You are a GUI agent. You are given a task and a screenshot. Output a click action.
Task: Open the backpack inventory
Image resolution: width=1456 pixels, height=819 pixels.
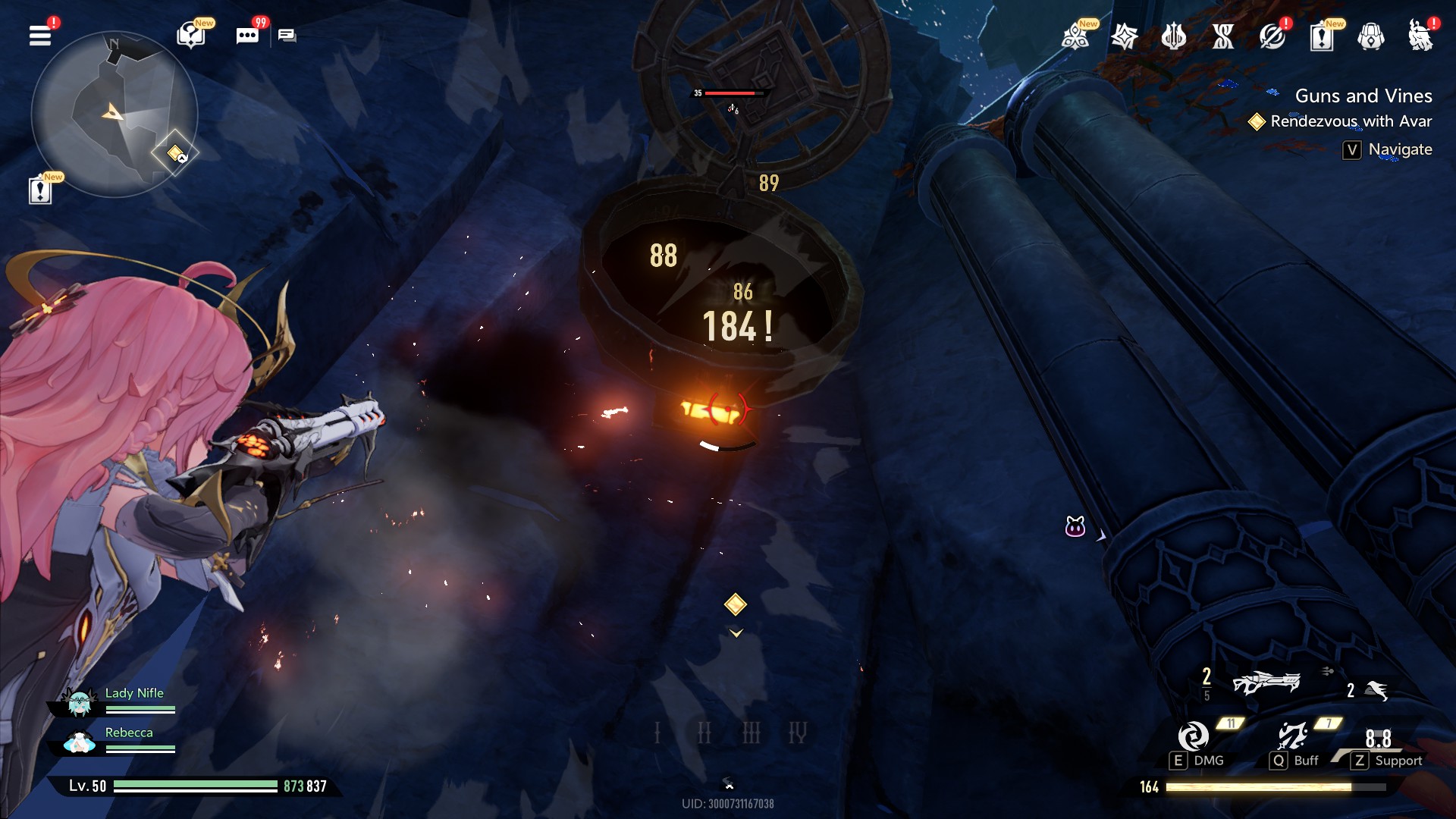pos(1370,36)
